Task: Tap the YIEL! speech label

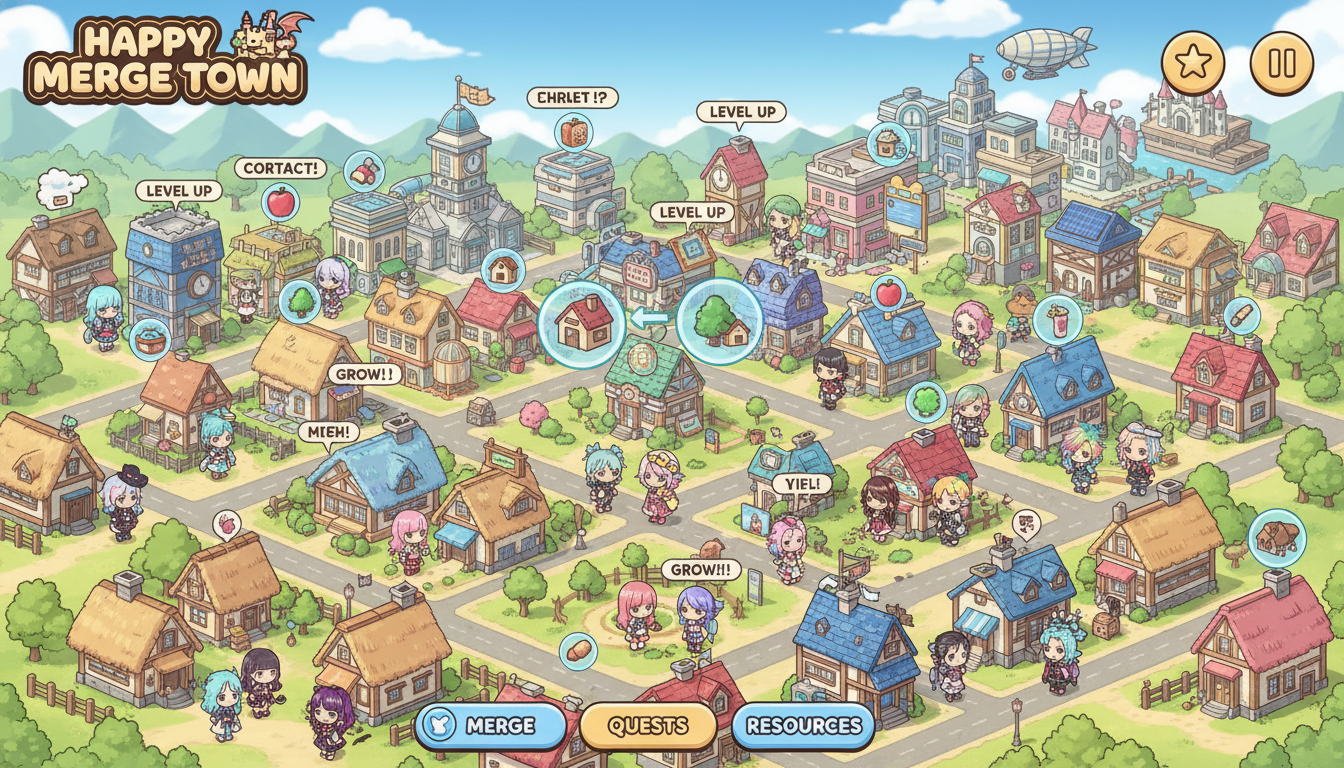Action: coord(802,484)
